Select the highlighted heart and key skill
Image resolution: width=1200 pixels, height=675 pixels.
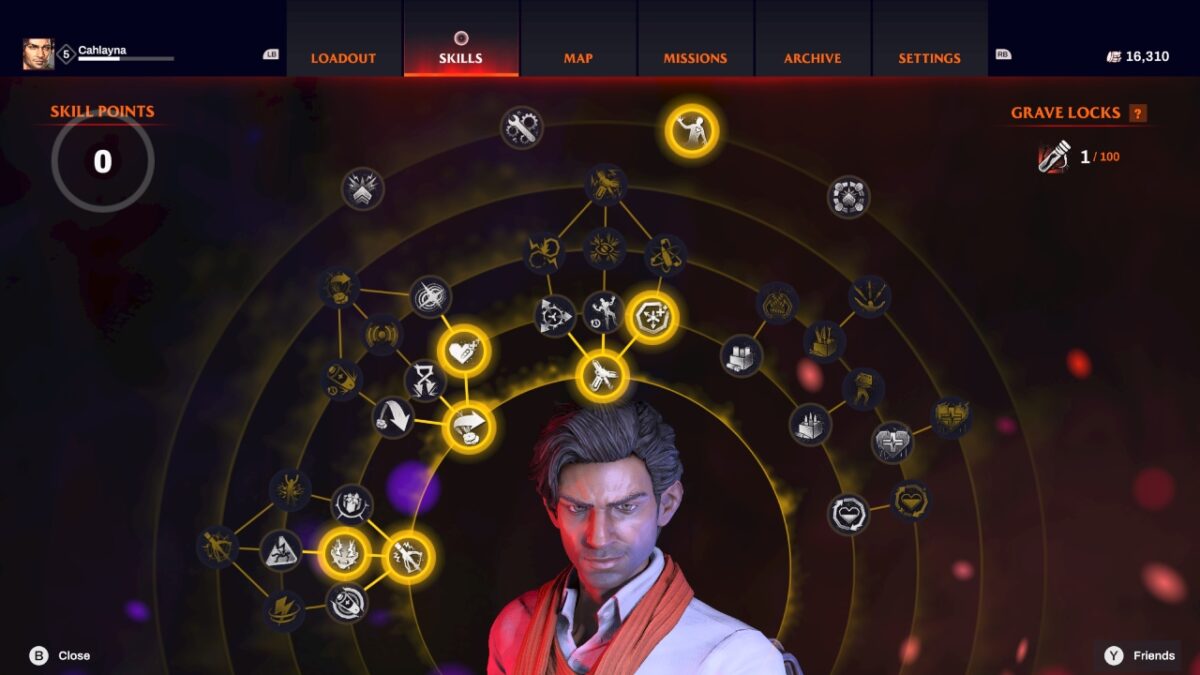tap(464, 351)
